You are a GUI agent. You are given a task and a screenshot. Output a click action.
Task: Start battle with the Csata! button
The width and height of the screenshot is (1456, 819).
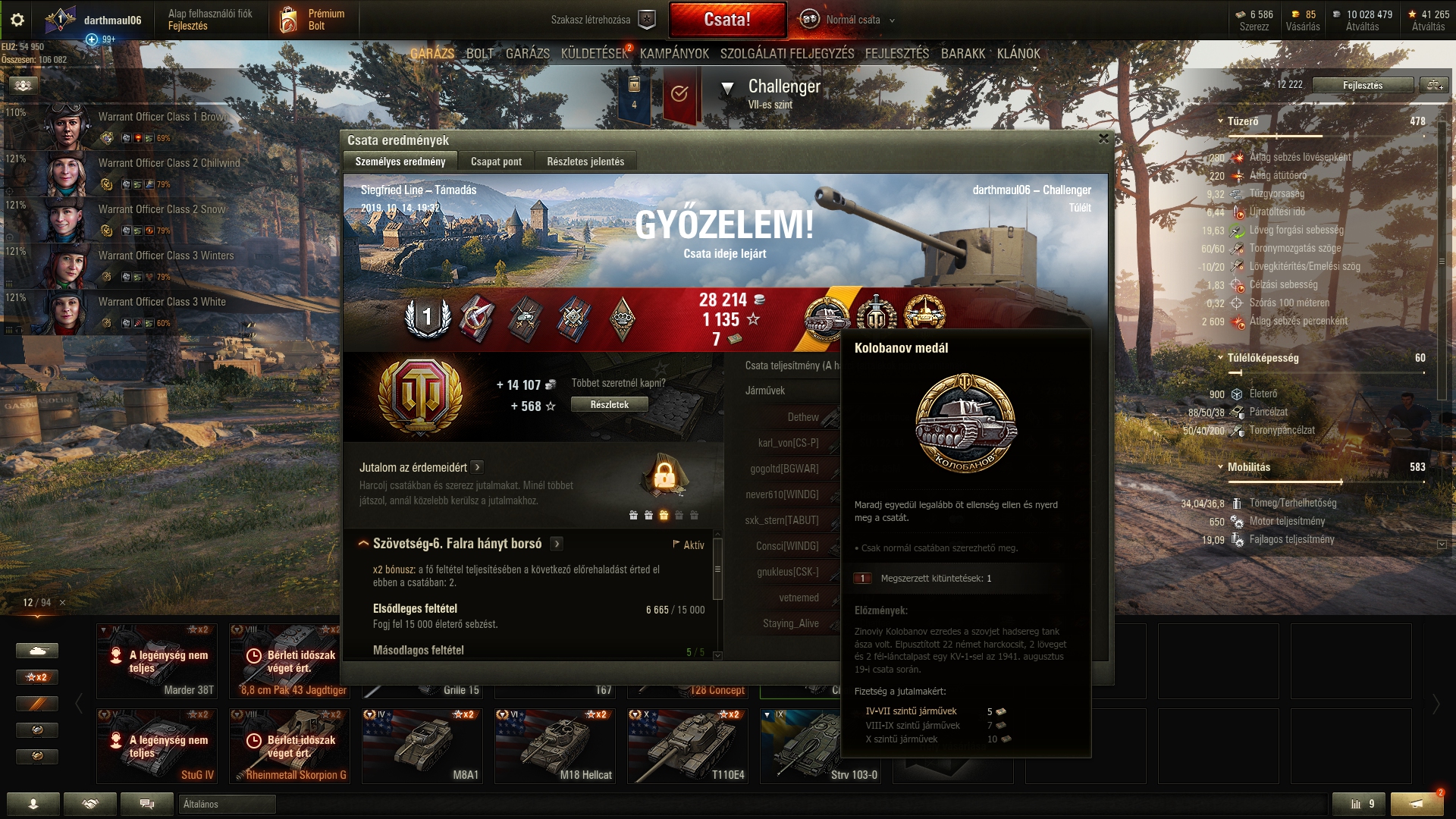pos(727,20)
